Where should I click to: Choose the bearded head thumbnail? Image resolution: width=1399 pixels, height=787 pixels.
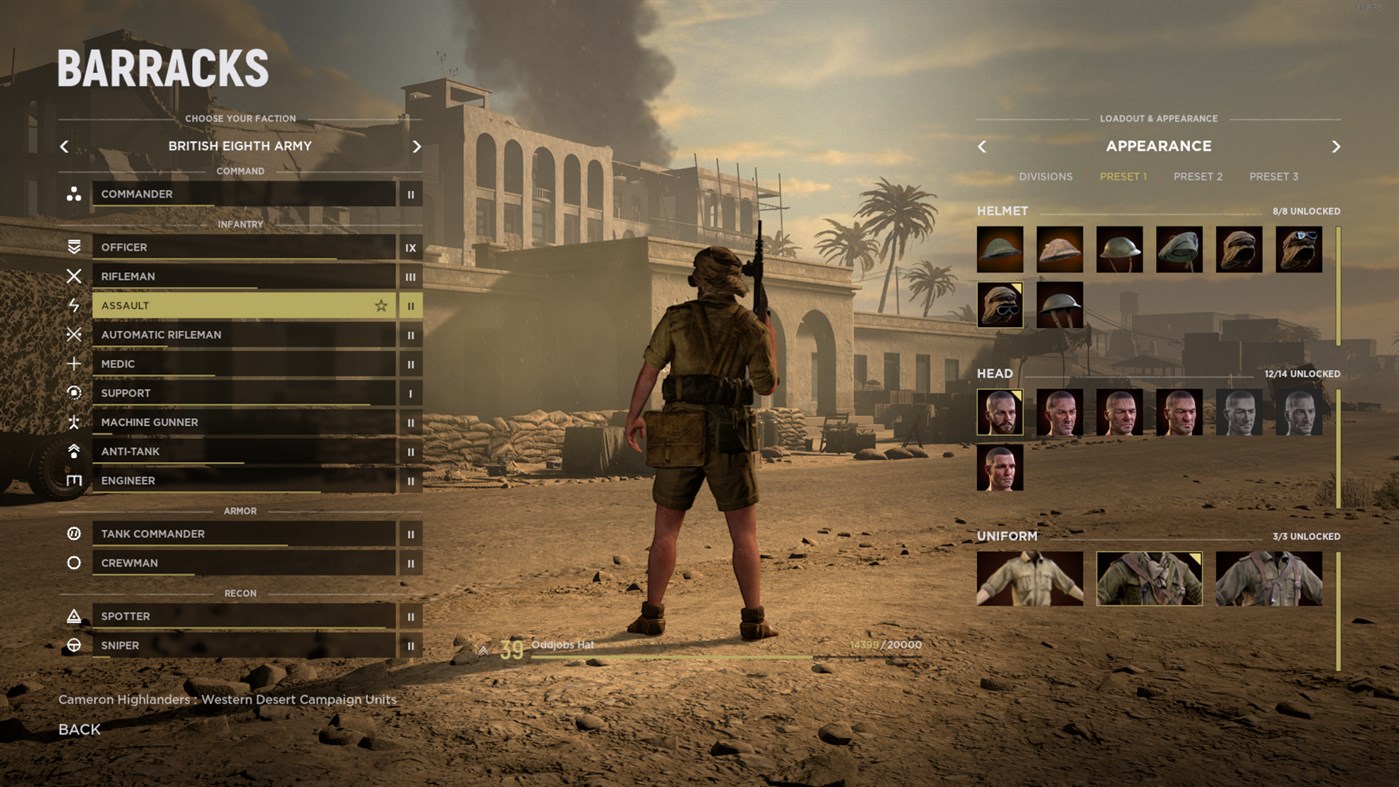(x=999, y=411)
